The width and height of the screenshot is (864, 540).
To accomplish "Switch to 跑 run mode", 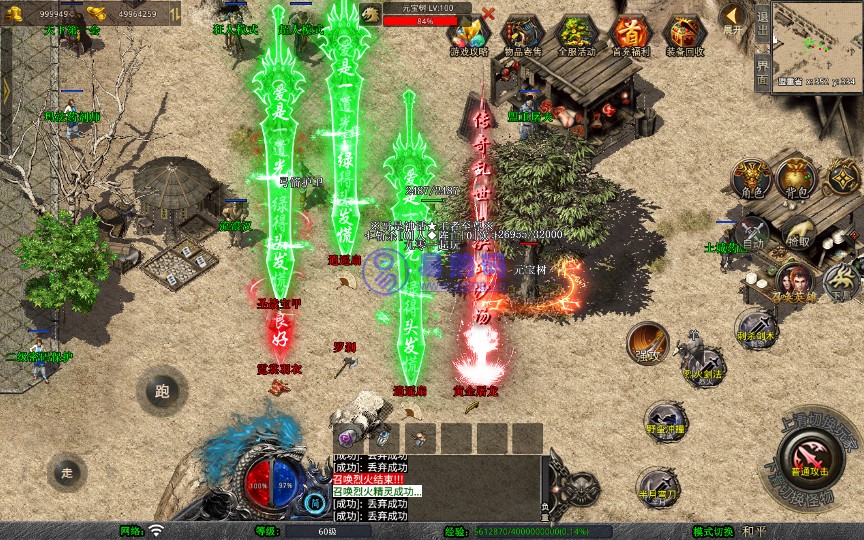I will (x=162, y=391).
